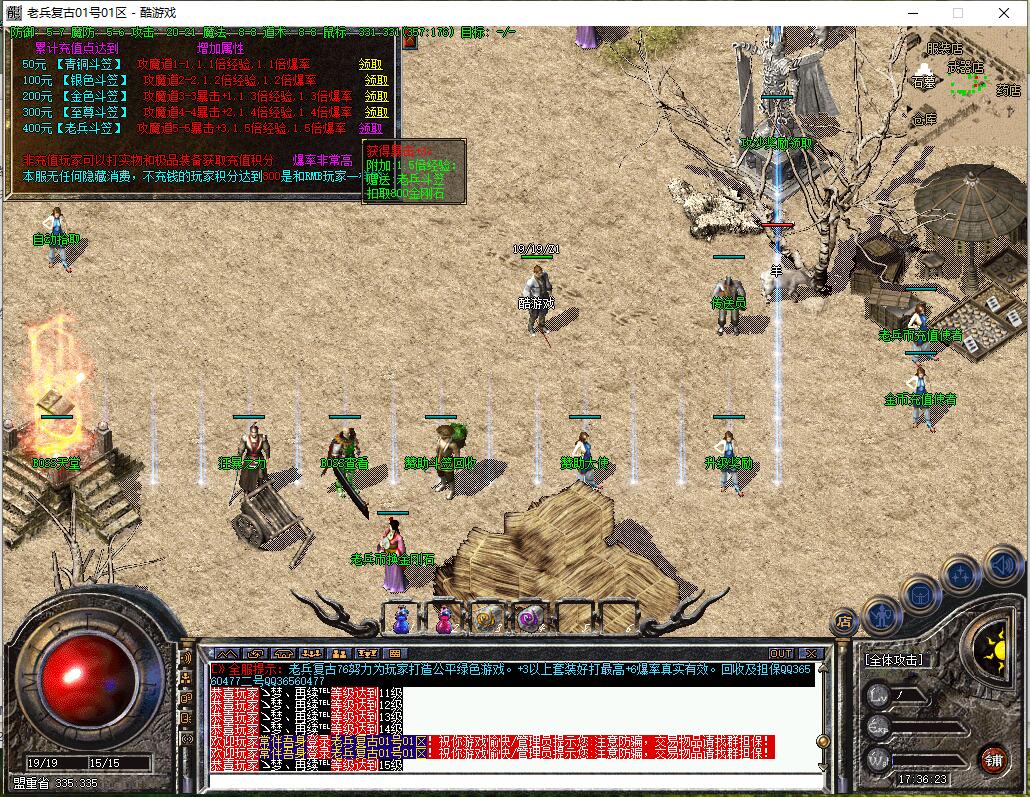
Task: Select the gold scroll belt slot
Action: [487, 620]
